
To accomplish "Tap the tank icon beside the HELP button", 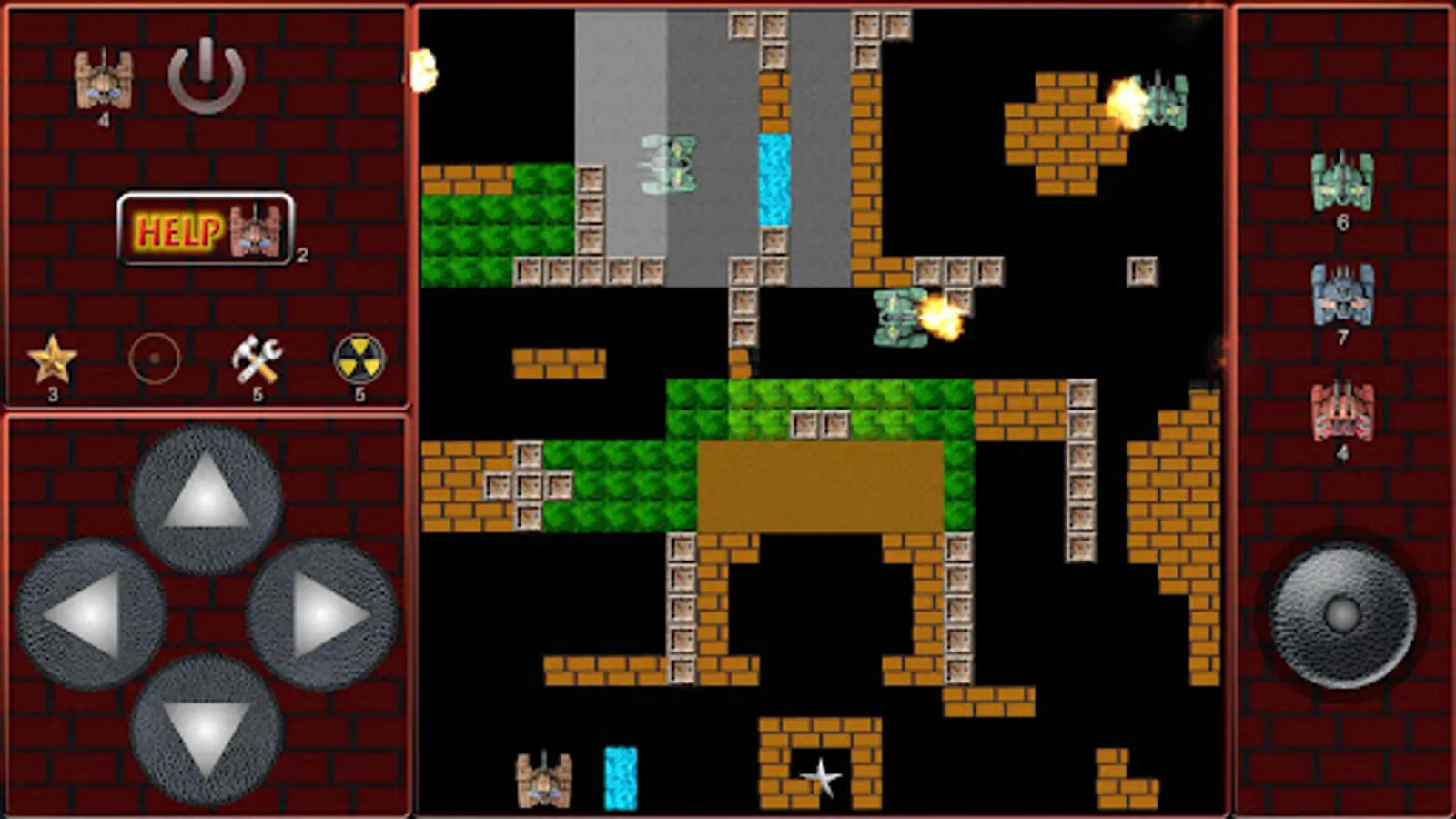I will 253,232.
